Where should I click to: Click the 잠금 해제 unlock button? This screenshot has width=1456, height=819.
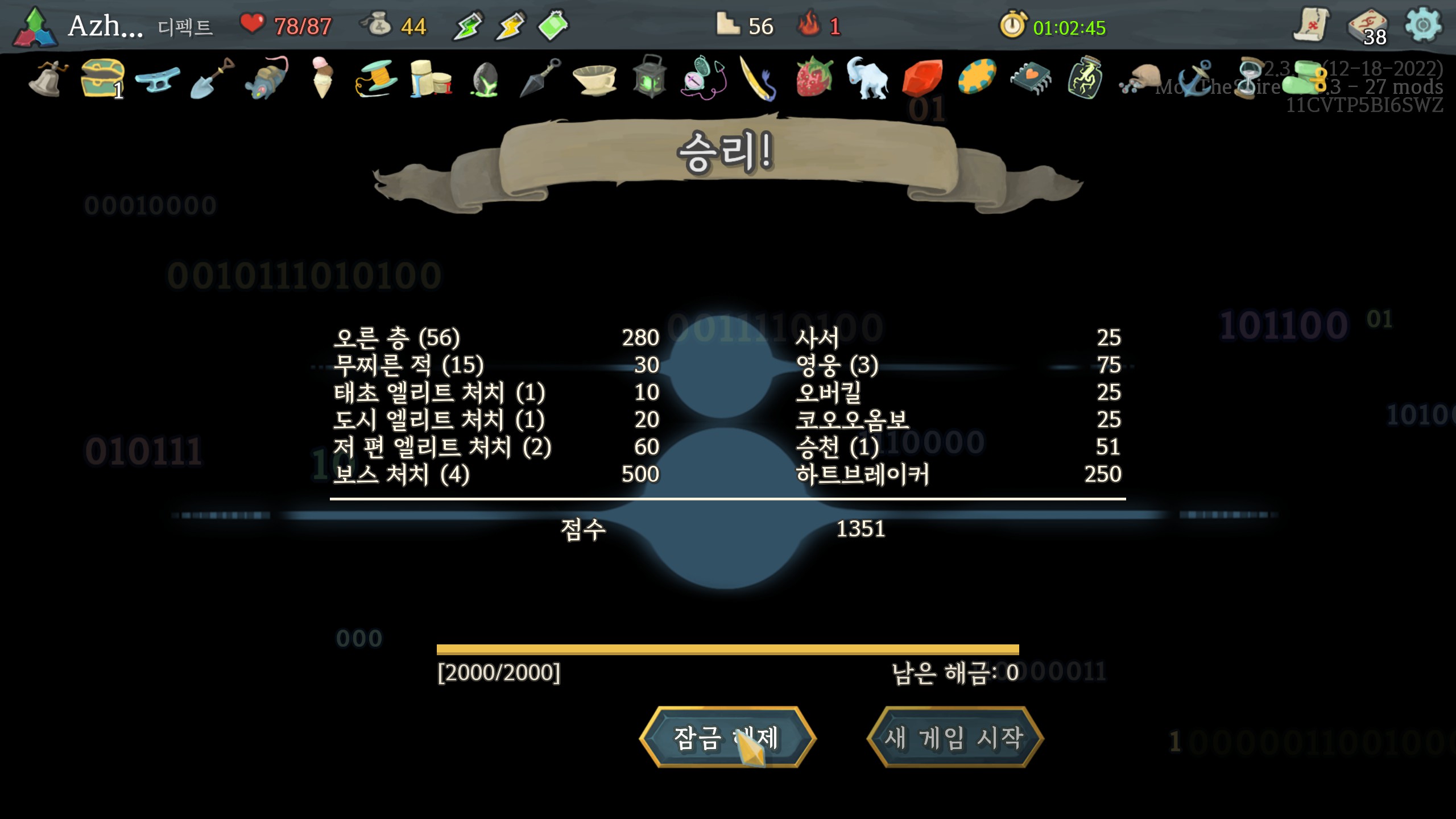click(x=727, y=738)
